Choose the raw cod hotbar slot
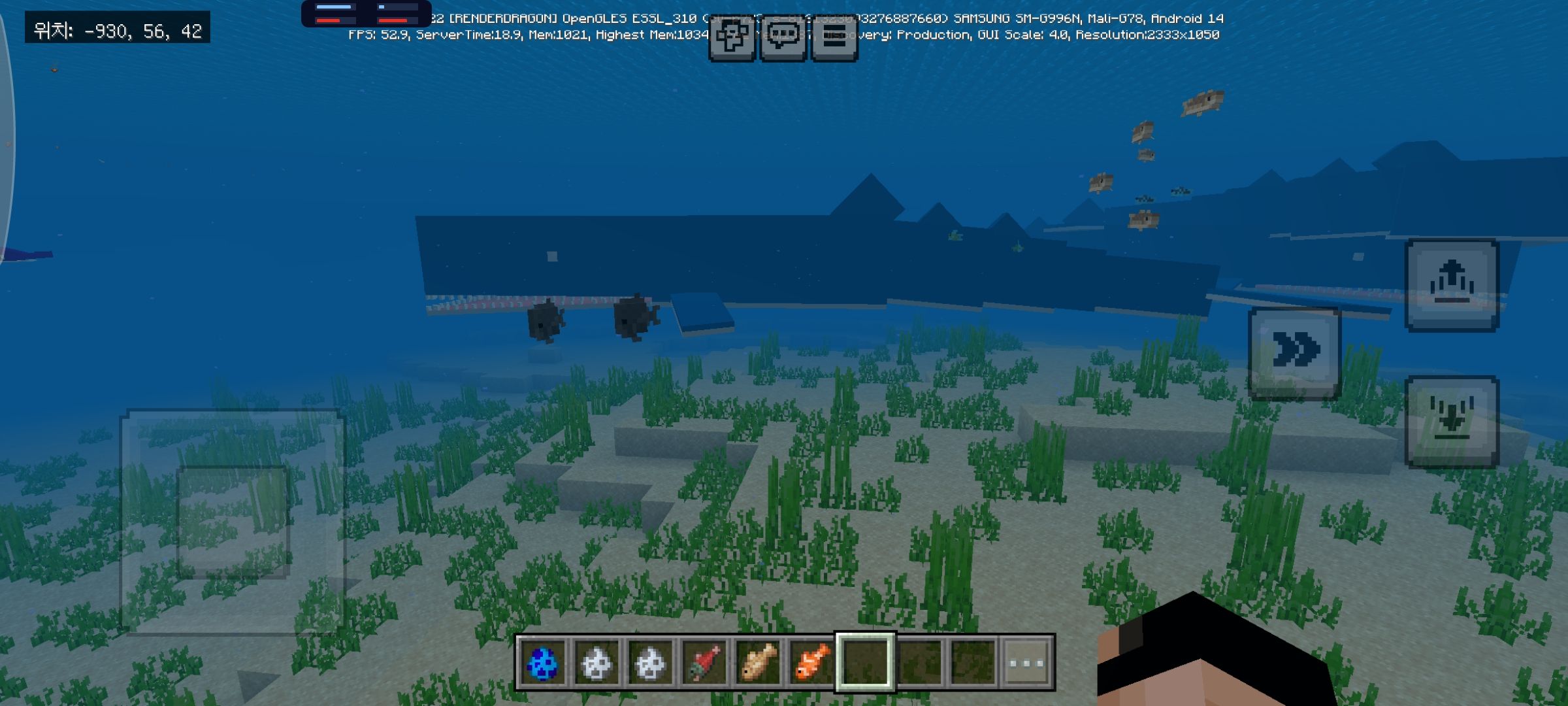 pos(757,662)
